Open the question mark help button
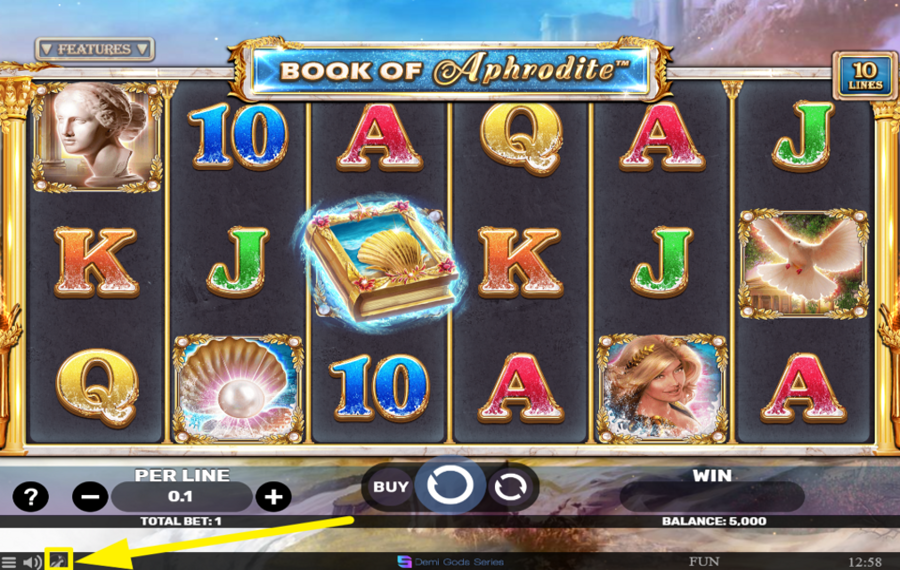This screenshot has width=900, height=570. pyautogui.click(x=30, y=496)
